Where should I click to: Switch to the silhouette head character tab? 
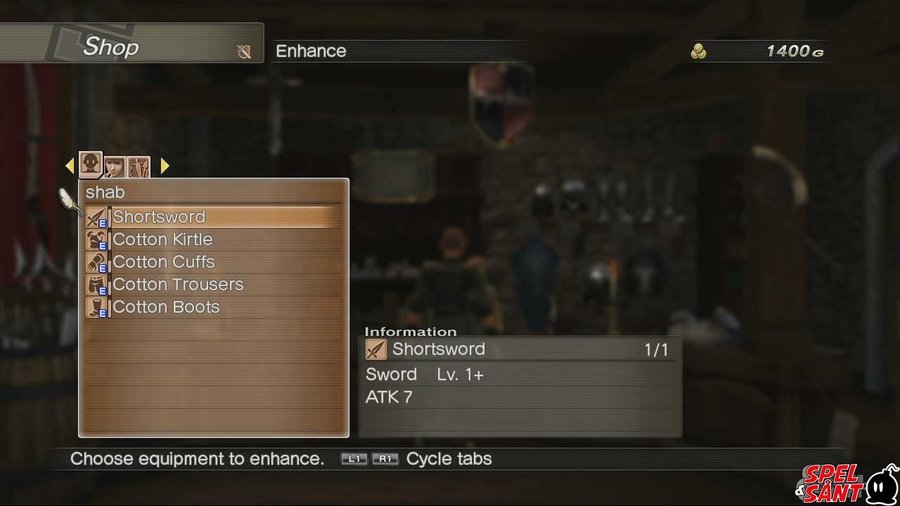(91, 164)
